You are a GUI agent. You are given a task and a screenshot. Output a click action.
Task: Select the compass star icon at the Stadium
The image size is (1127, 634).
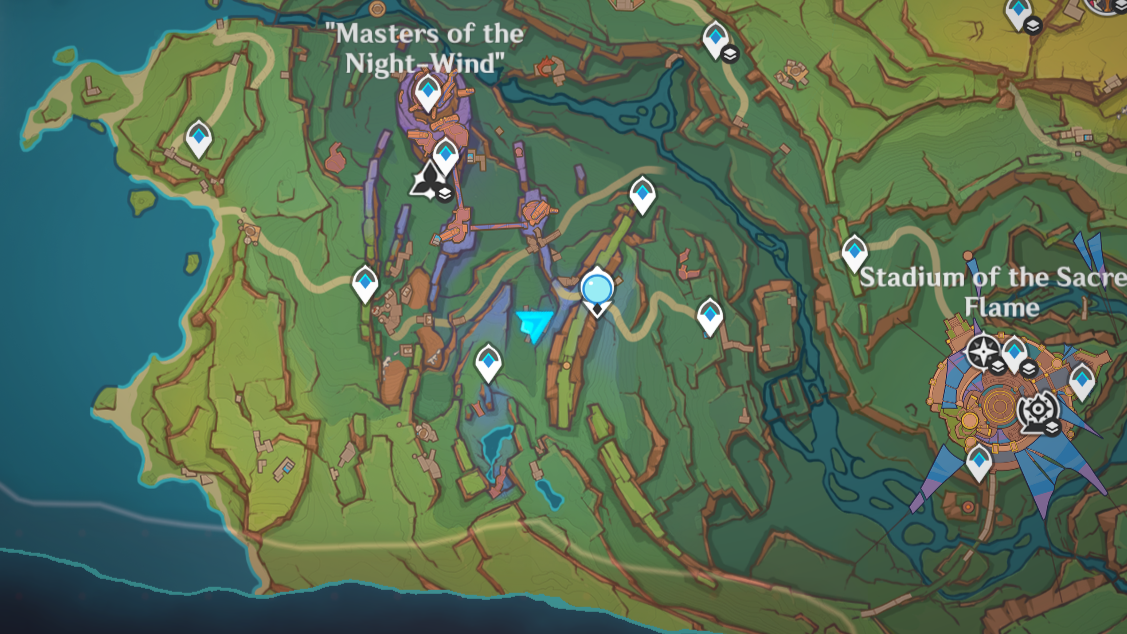pyautogui.click(x=982, y=350)
